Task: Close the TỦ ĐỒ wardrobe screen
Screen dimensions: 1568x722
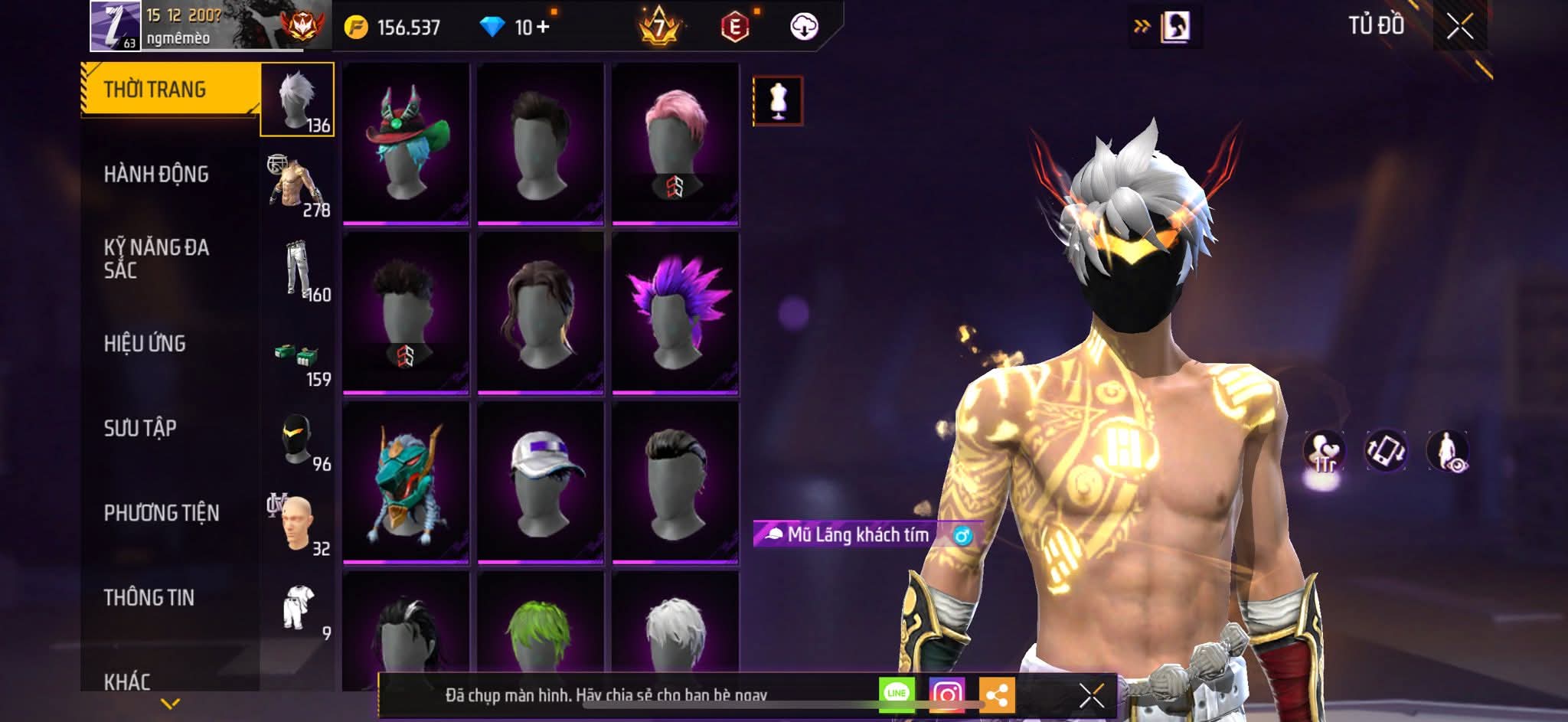Action: tap(1459, 27)
